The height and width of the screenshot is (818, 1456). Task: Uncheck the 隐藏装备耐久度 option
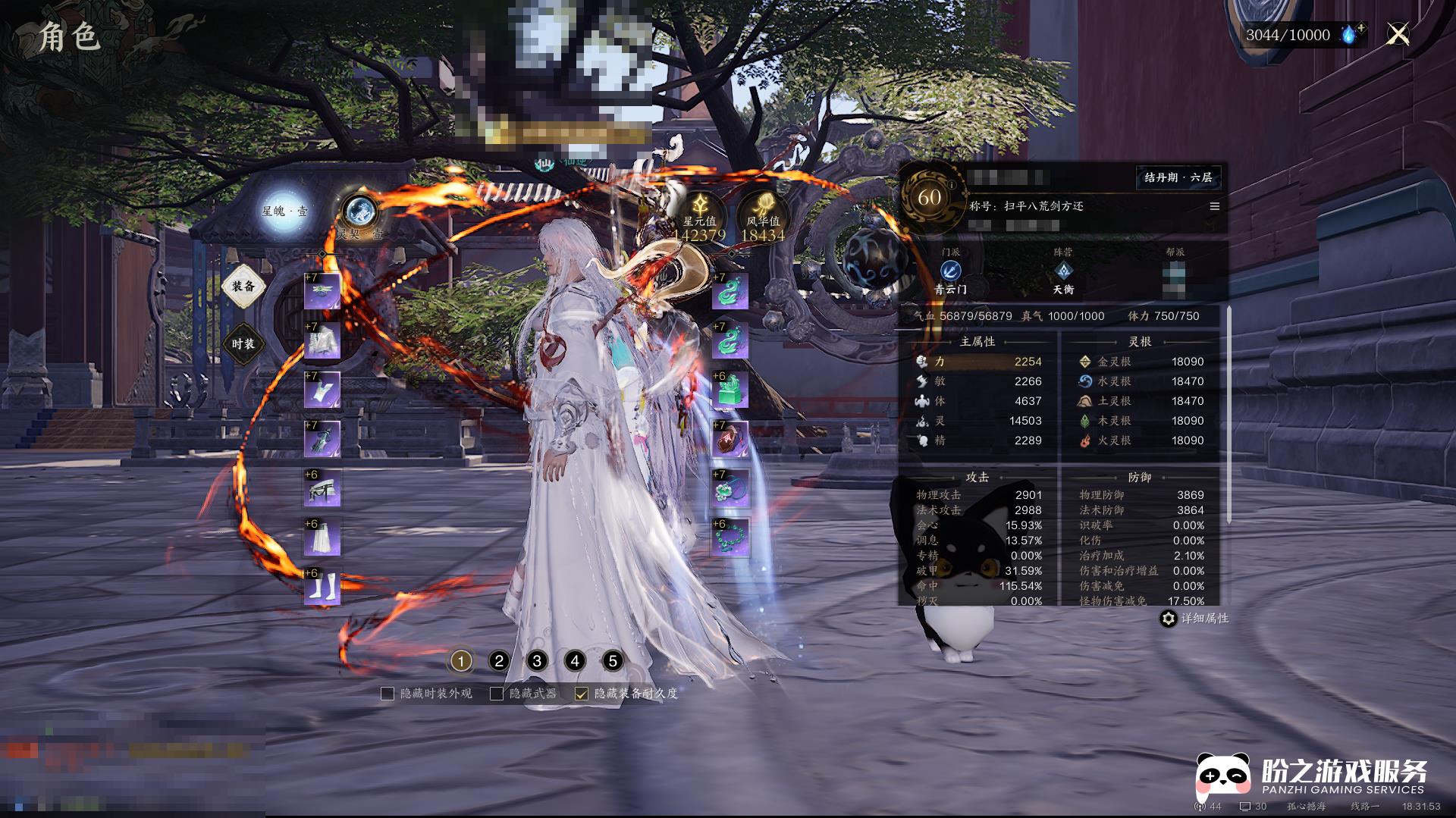[582, 694]
